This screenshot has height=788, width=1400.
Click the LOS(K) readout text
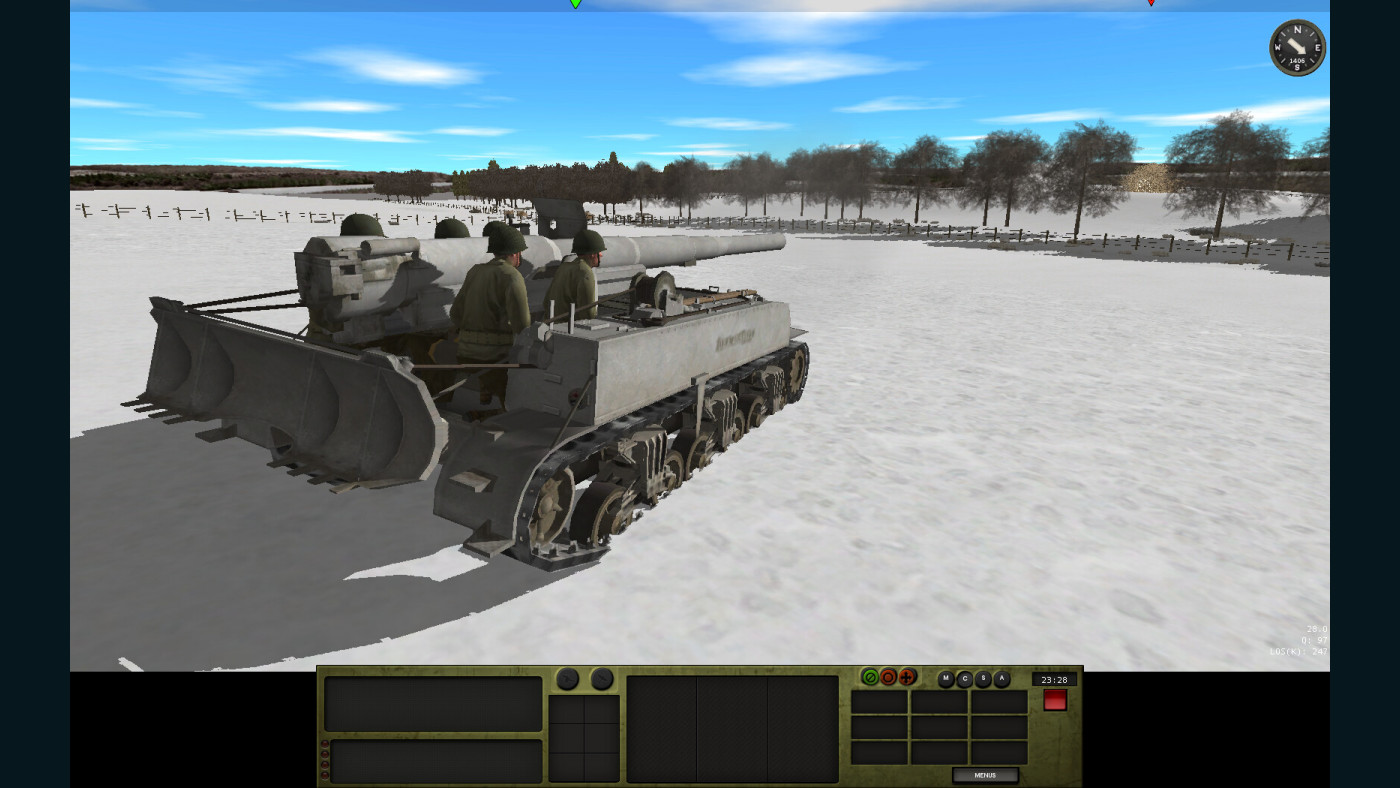(1298, 650)
